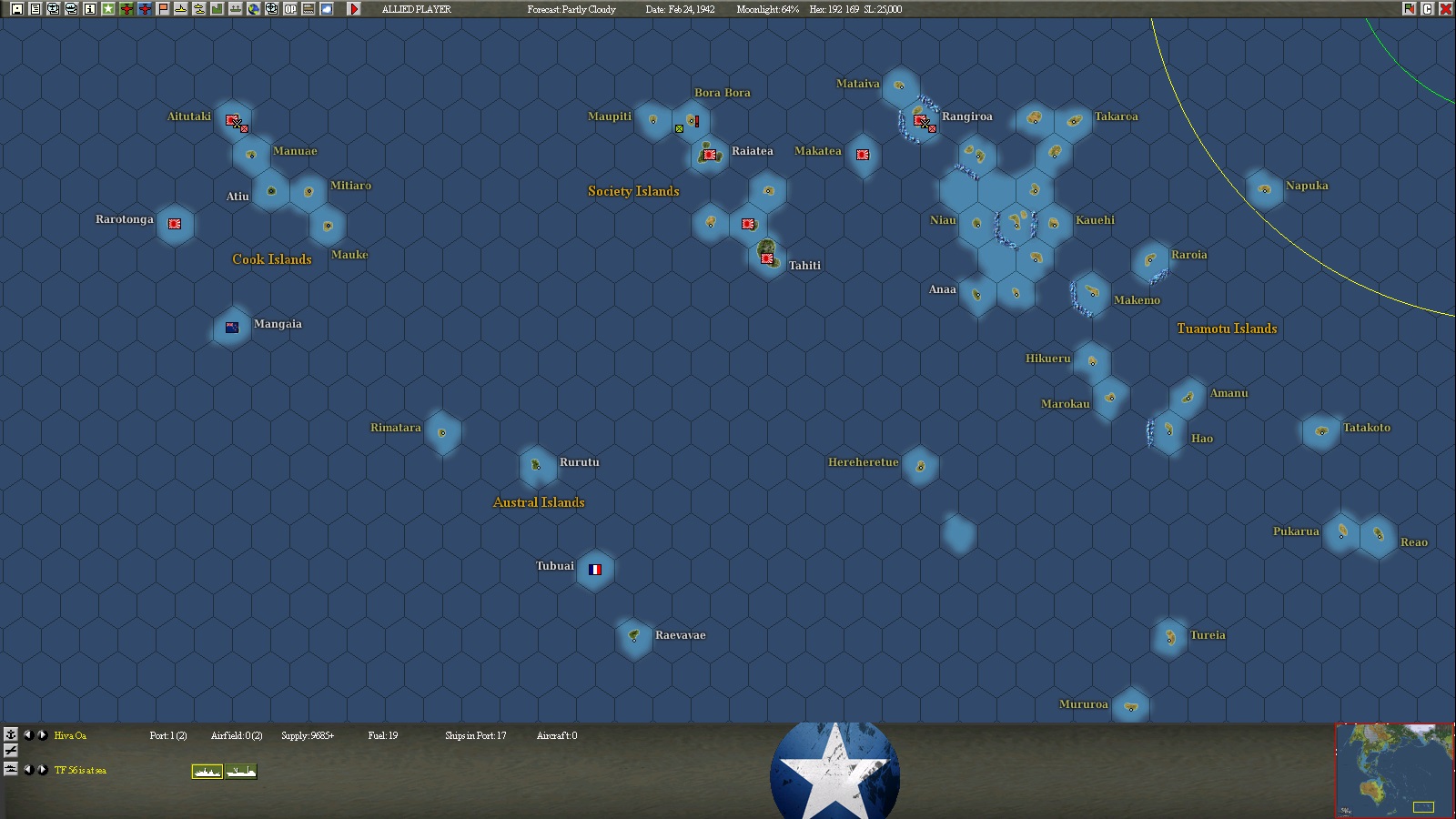1456x819 pixels.
Task: Select the highlighted warship silhouette thumbnail
Action: 207,772
